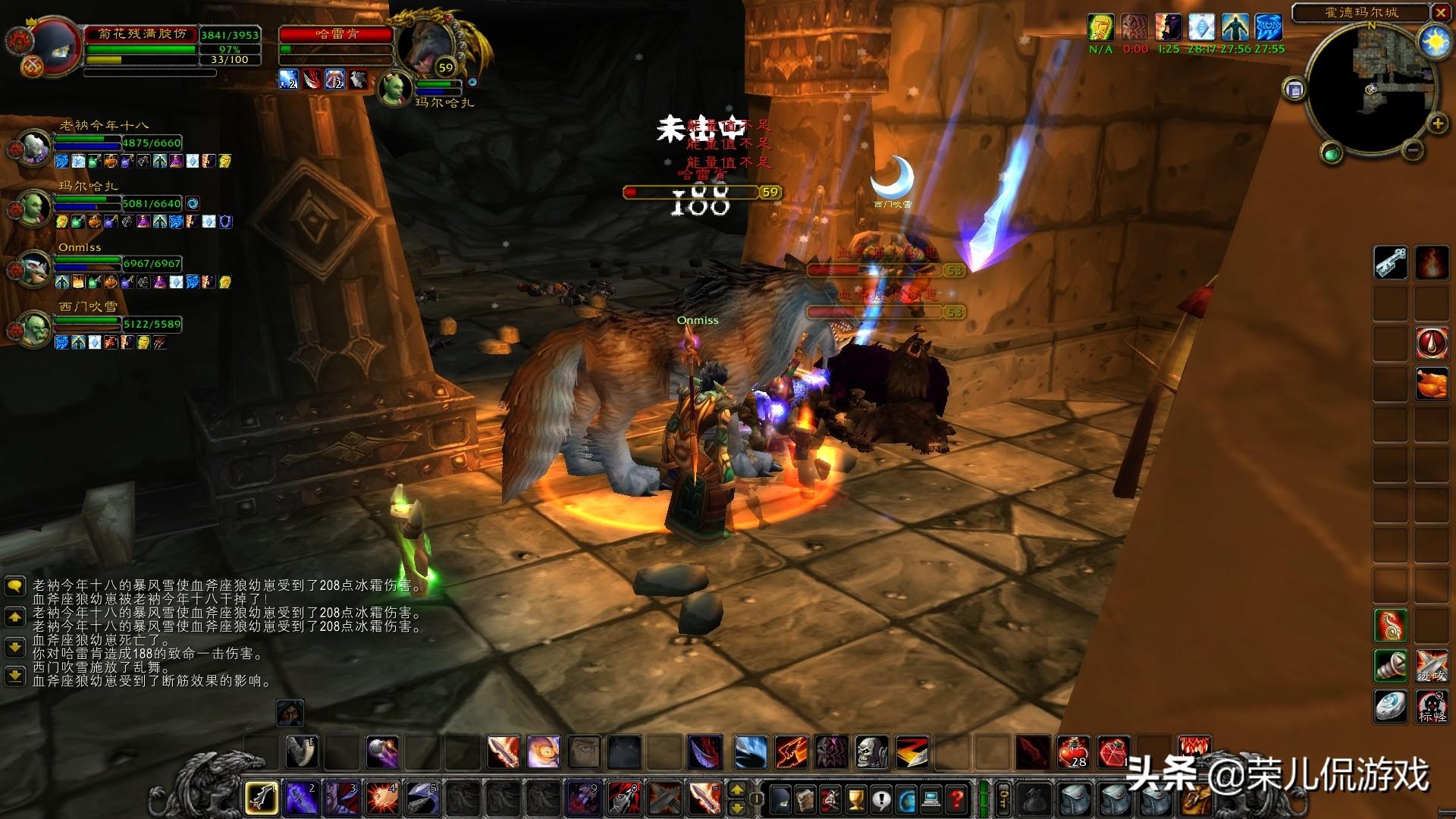The width and height of the screenshot is (1456, 819).
Task: Select party member Onmiss's portrait
Action: (x=33, y=267)
